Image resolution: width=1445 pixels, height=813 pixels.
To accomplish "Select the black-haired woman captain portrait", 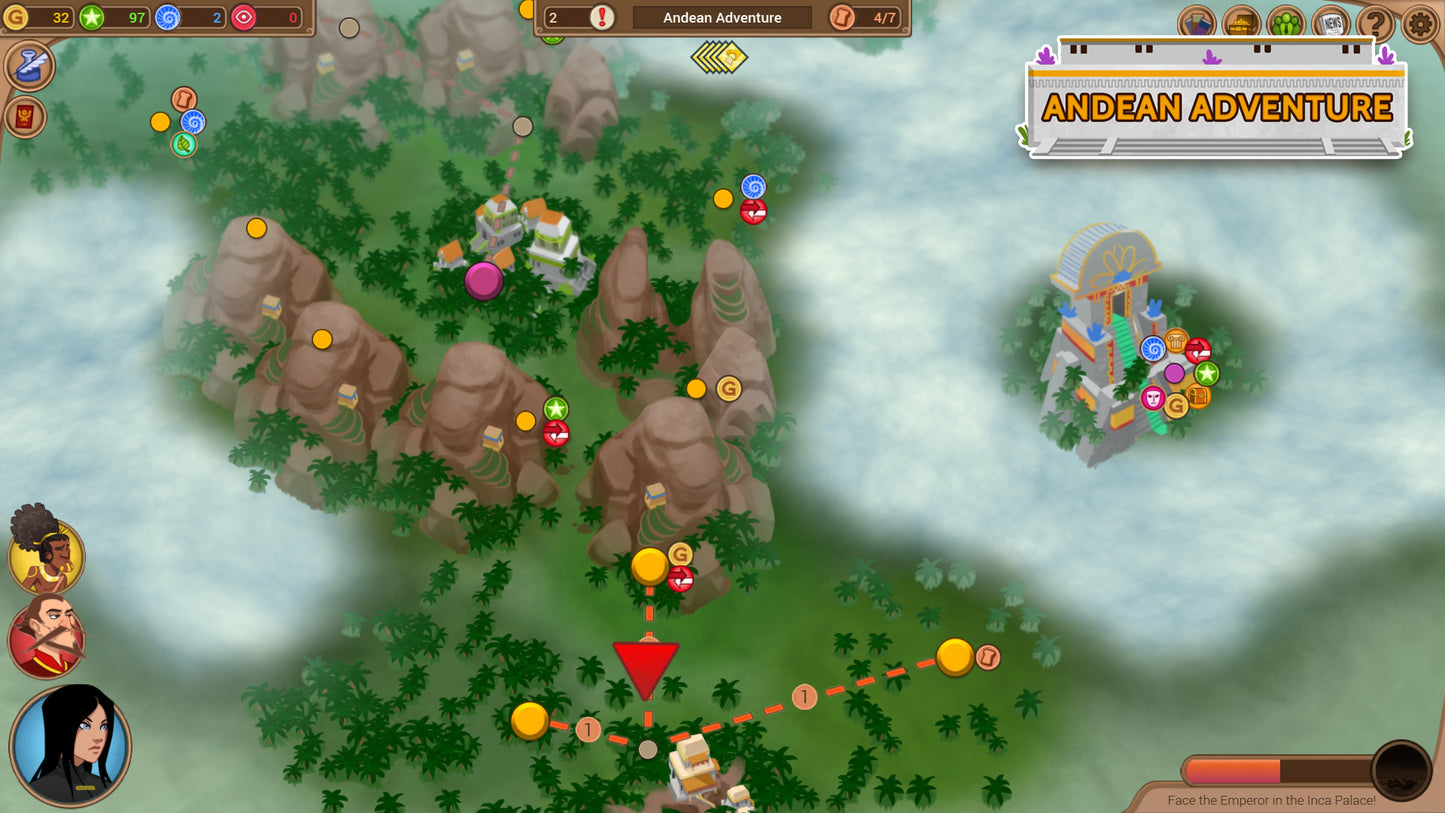I will 70,745.
